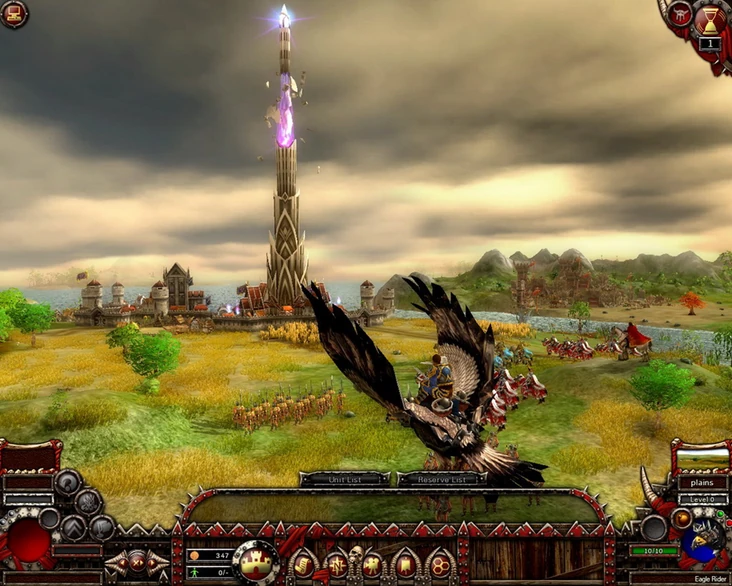Open the compass icon button

coord(336,566)
